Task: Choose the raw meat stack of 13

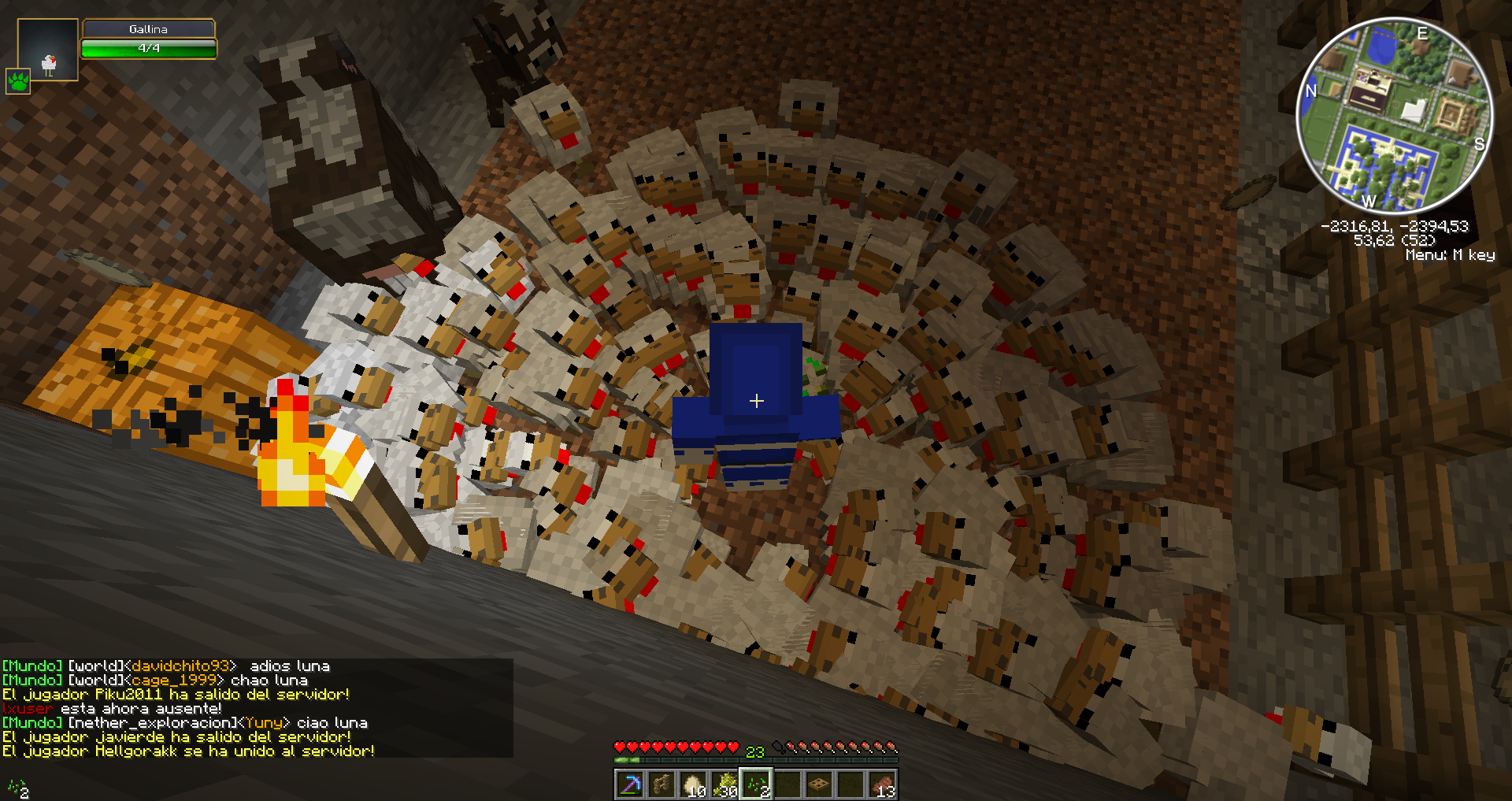Action: [x=882, y=784]
